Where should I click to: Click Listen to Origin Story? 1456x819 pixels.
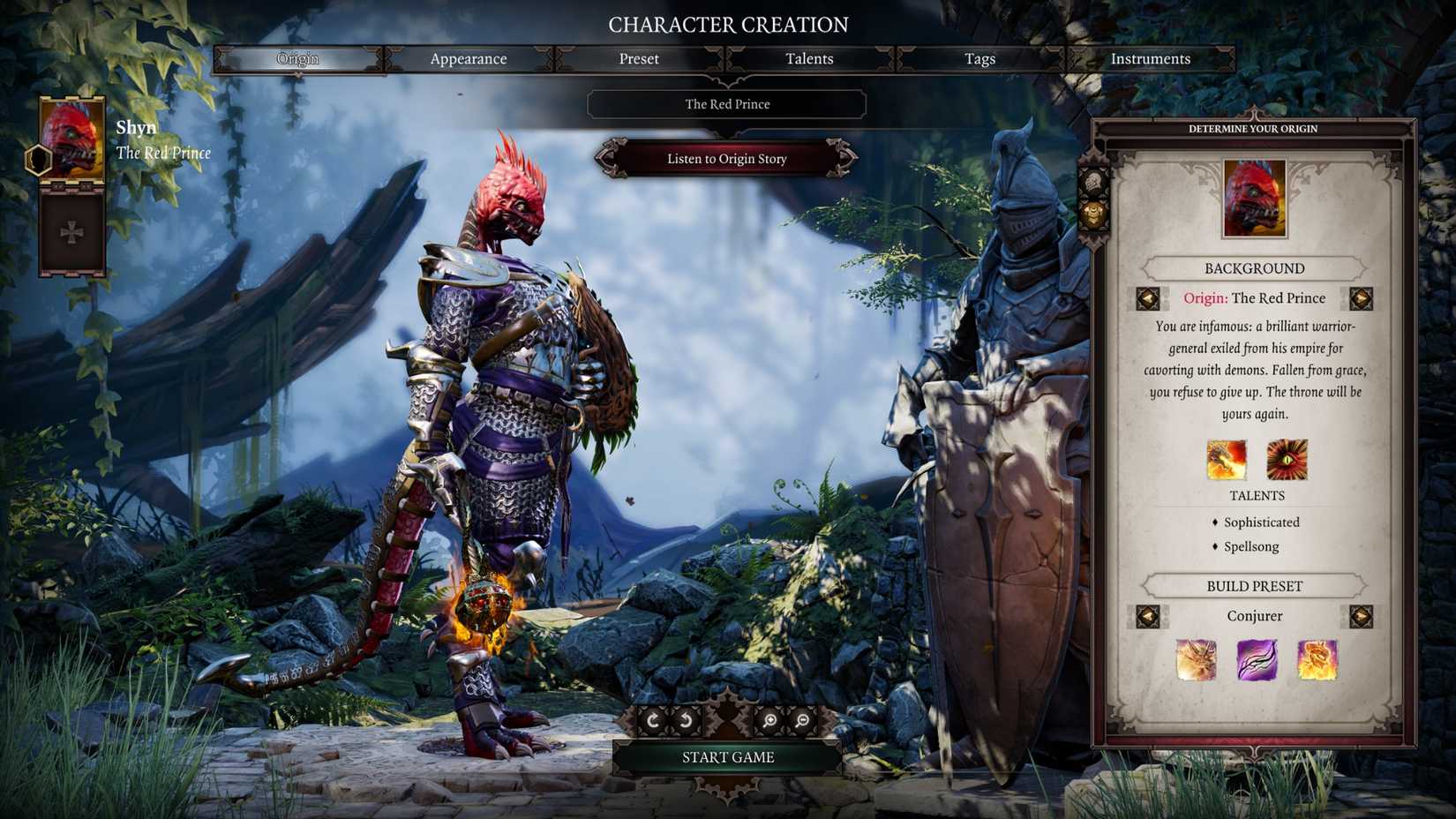coord(726,159)
